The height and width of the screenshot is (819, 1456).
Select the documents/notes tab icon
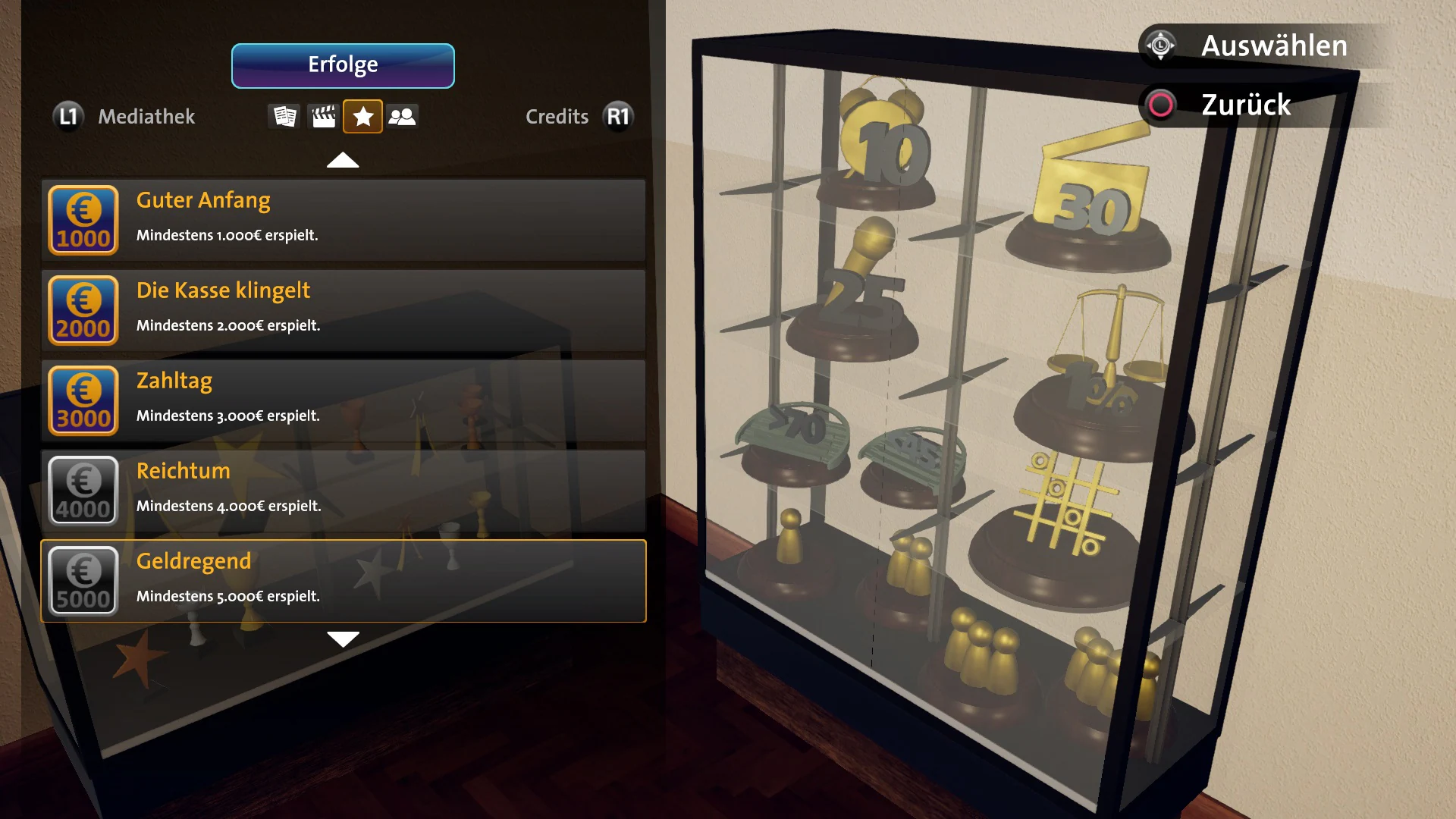coord(284,116)
